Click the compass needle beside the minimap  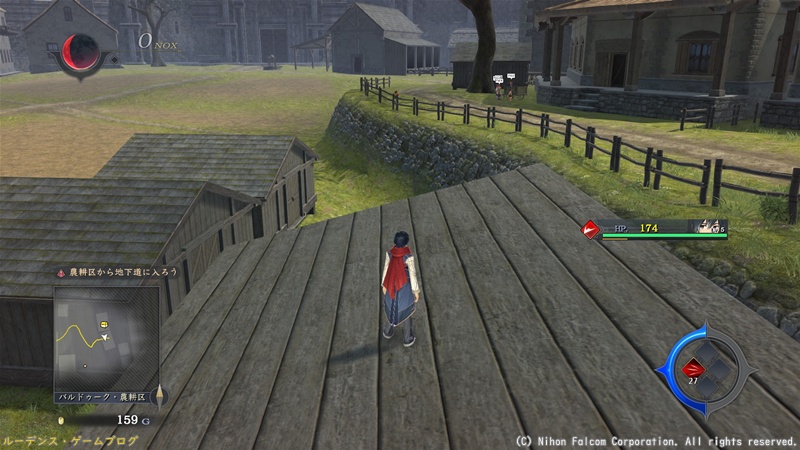(x=160, y=396)
